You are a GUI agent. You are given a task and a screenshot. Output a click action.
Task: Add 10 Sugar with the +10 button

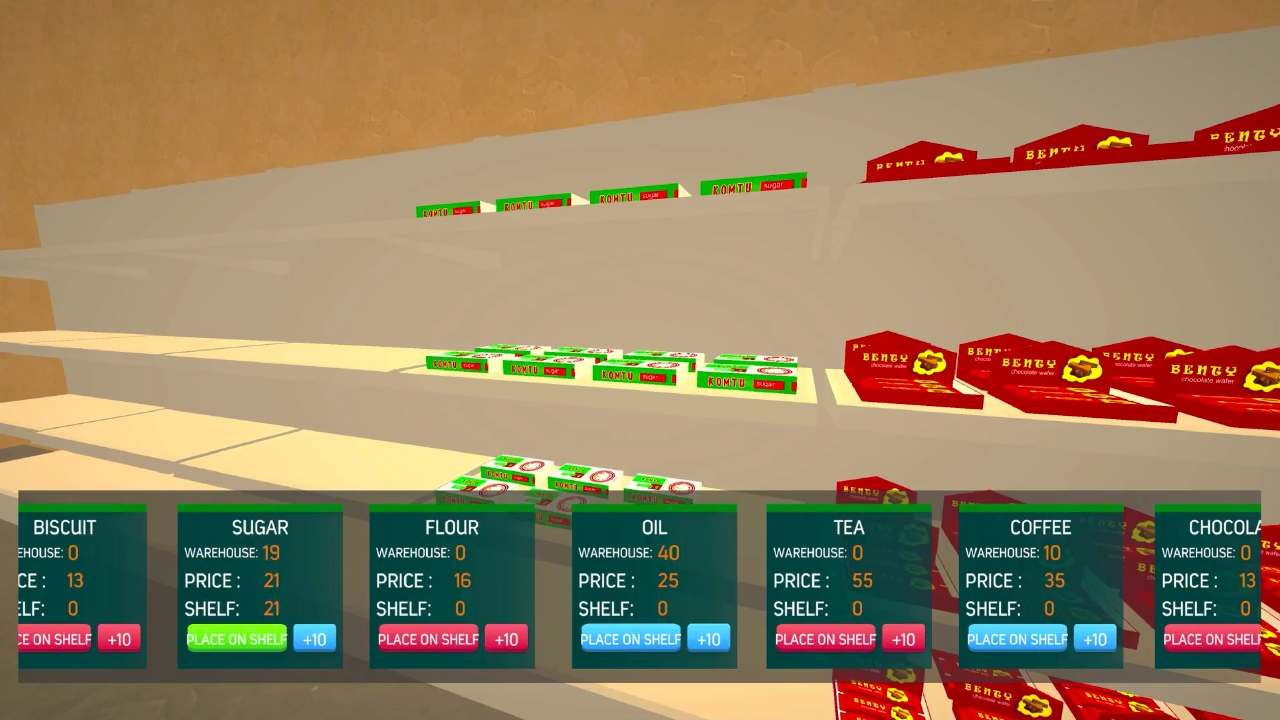point(315,639)
